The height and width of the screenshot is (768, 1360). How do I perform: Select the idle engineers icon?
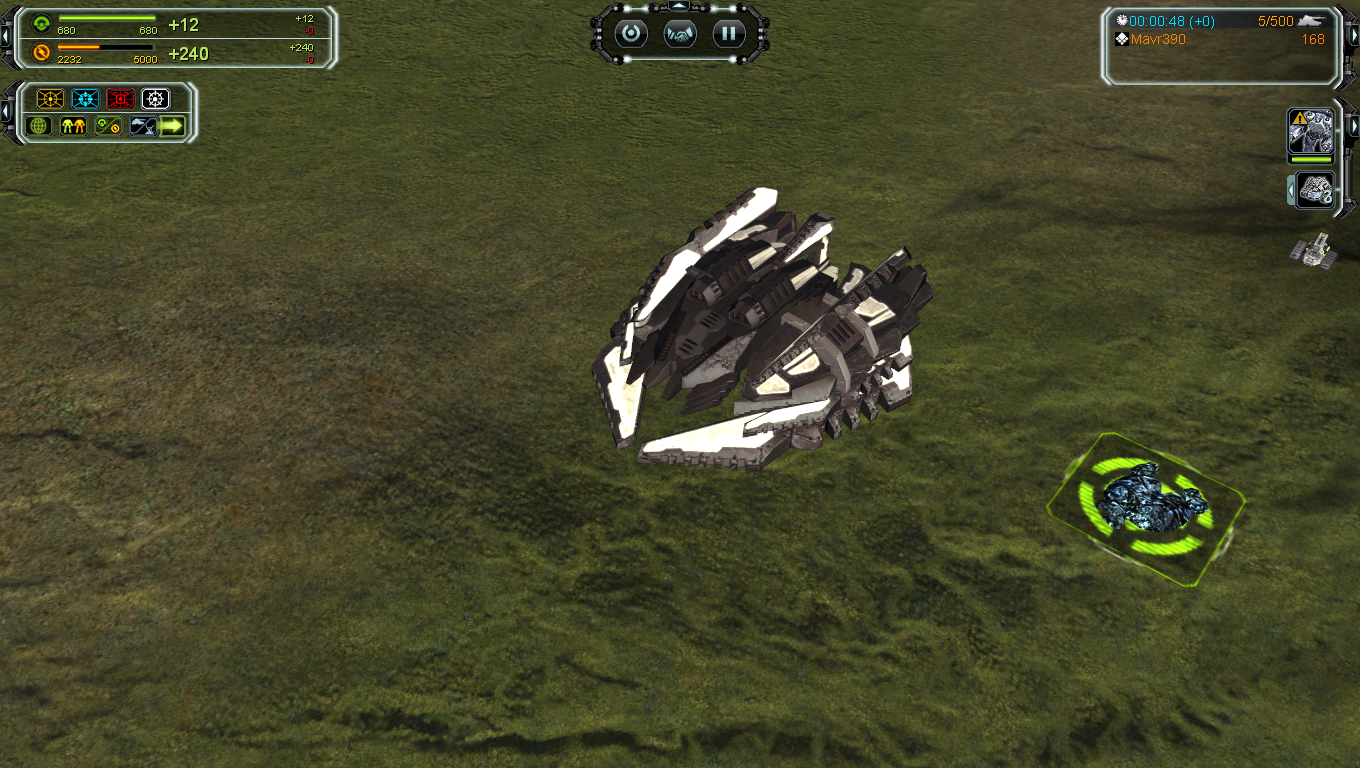(x=1315, y=190)
